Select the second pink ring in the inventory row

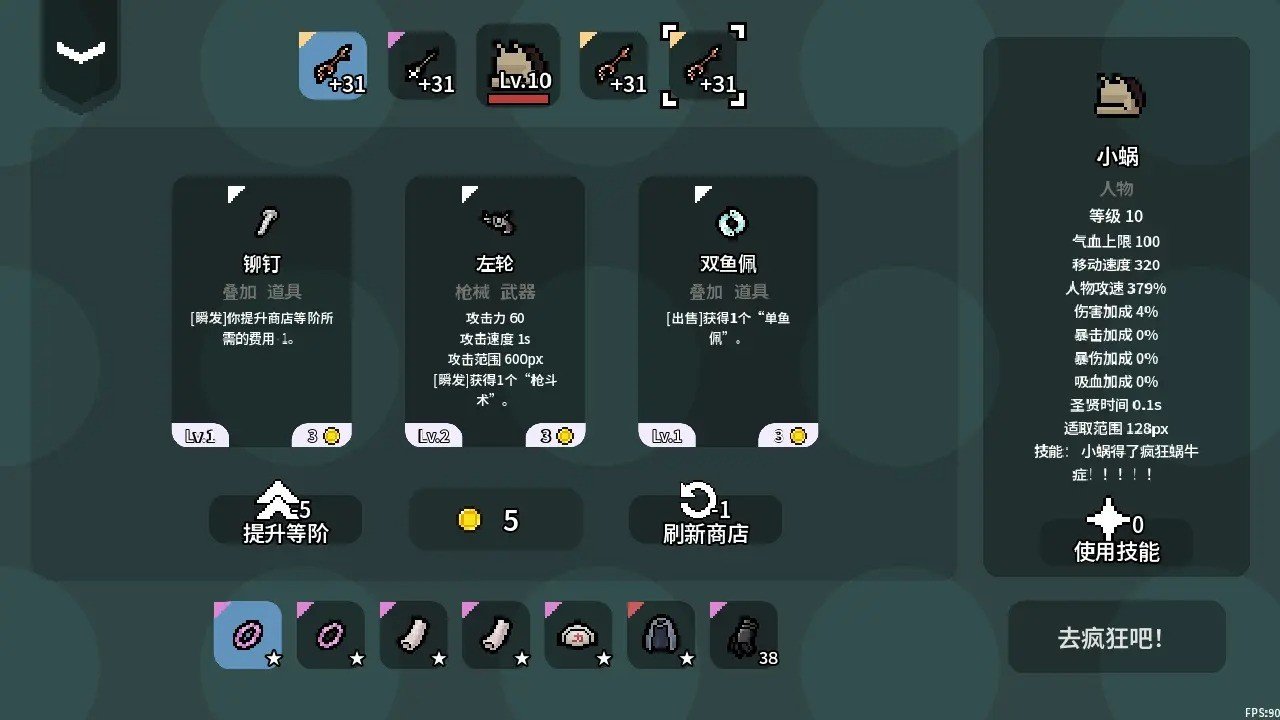pos(330,634)
